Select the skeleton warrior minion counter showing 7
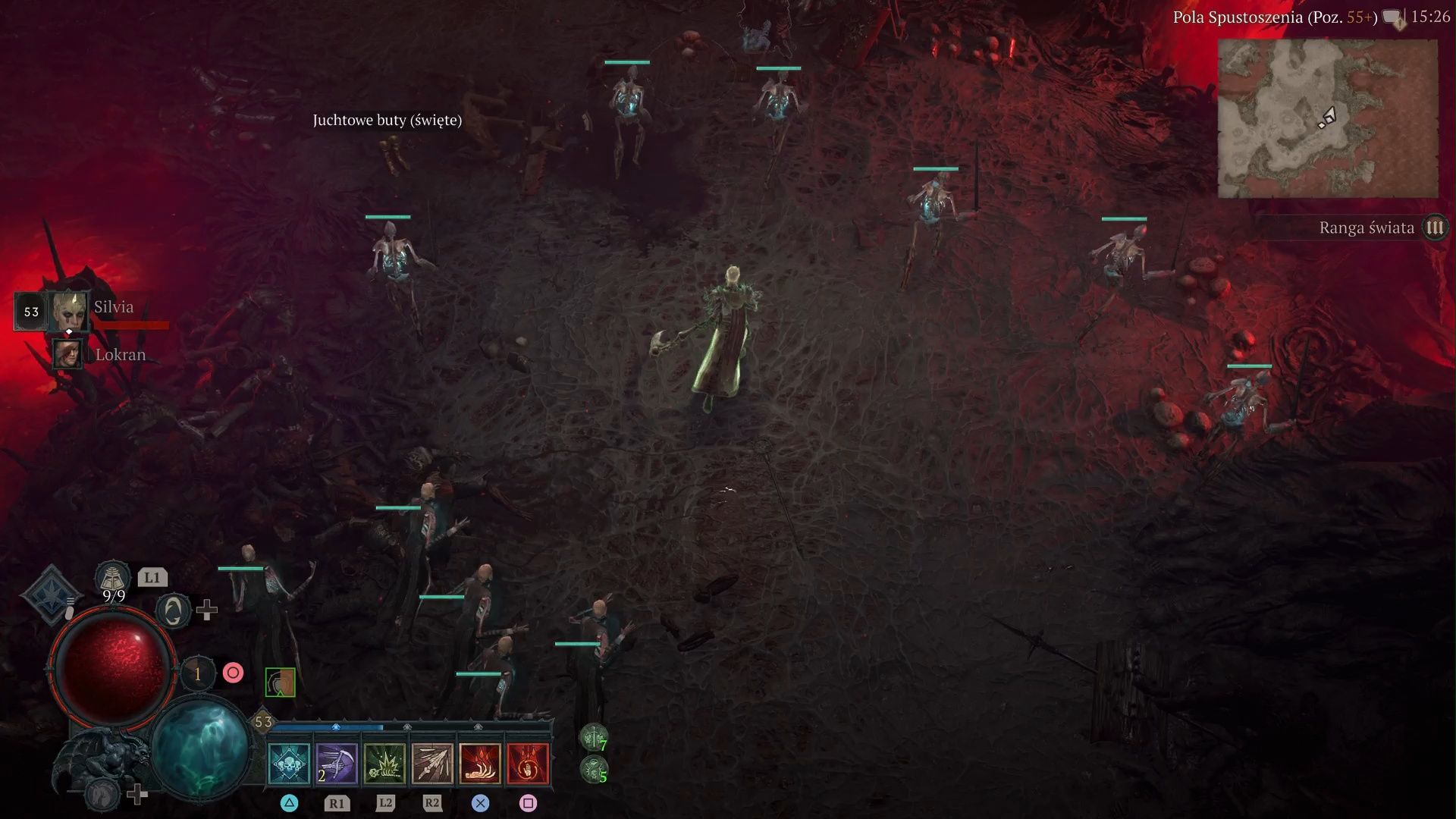The image size is (1456, 819). (x=593, y=737)
